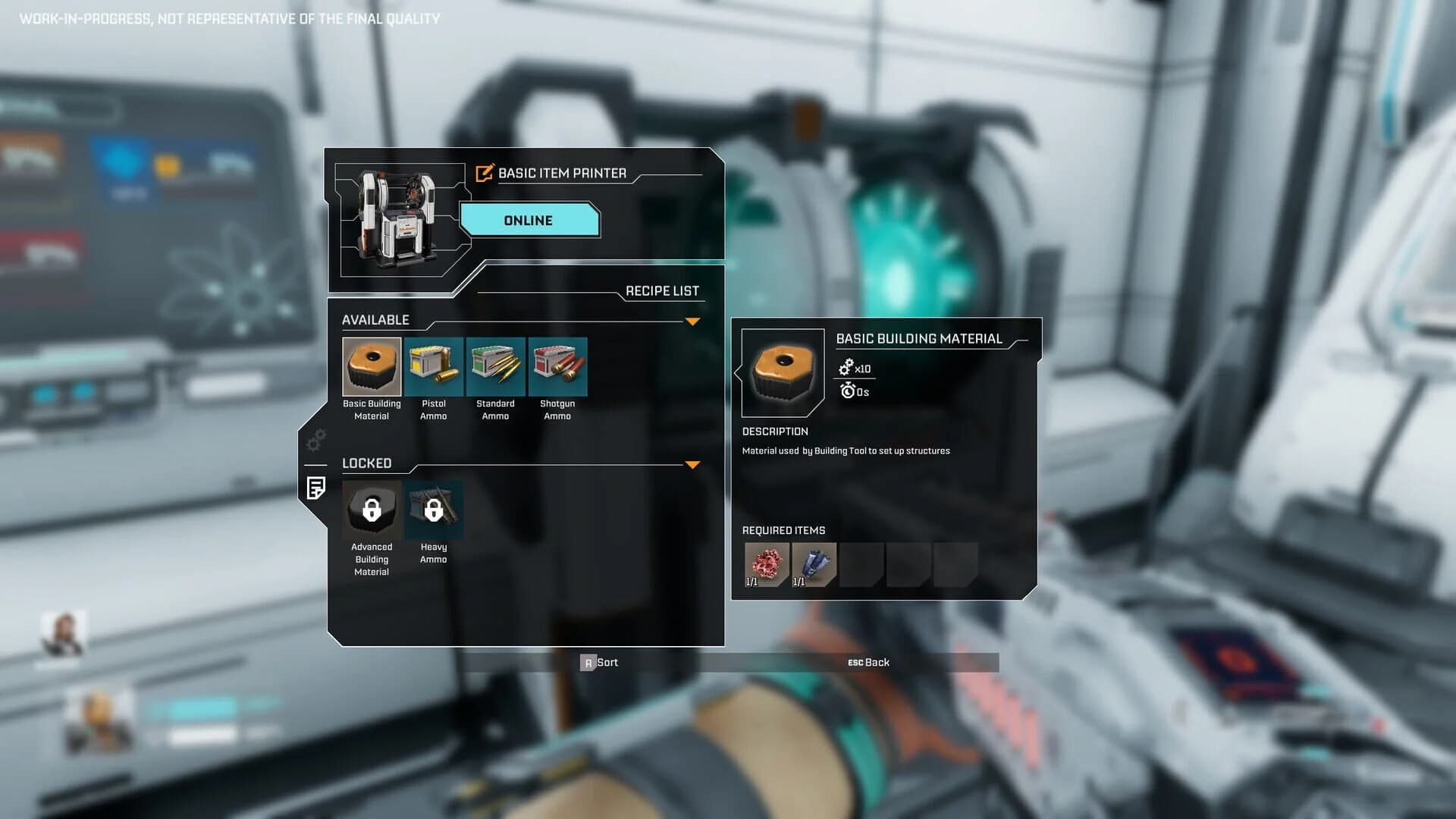
Task: Click the locked Heavy Ammo icon
Action: (x=433, y=510)
